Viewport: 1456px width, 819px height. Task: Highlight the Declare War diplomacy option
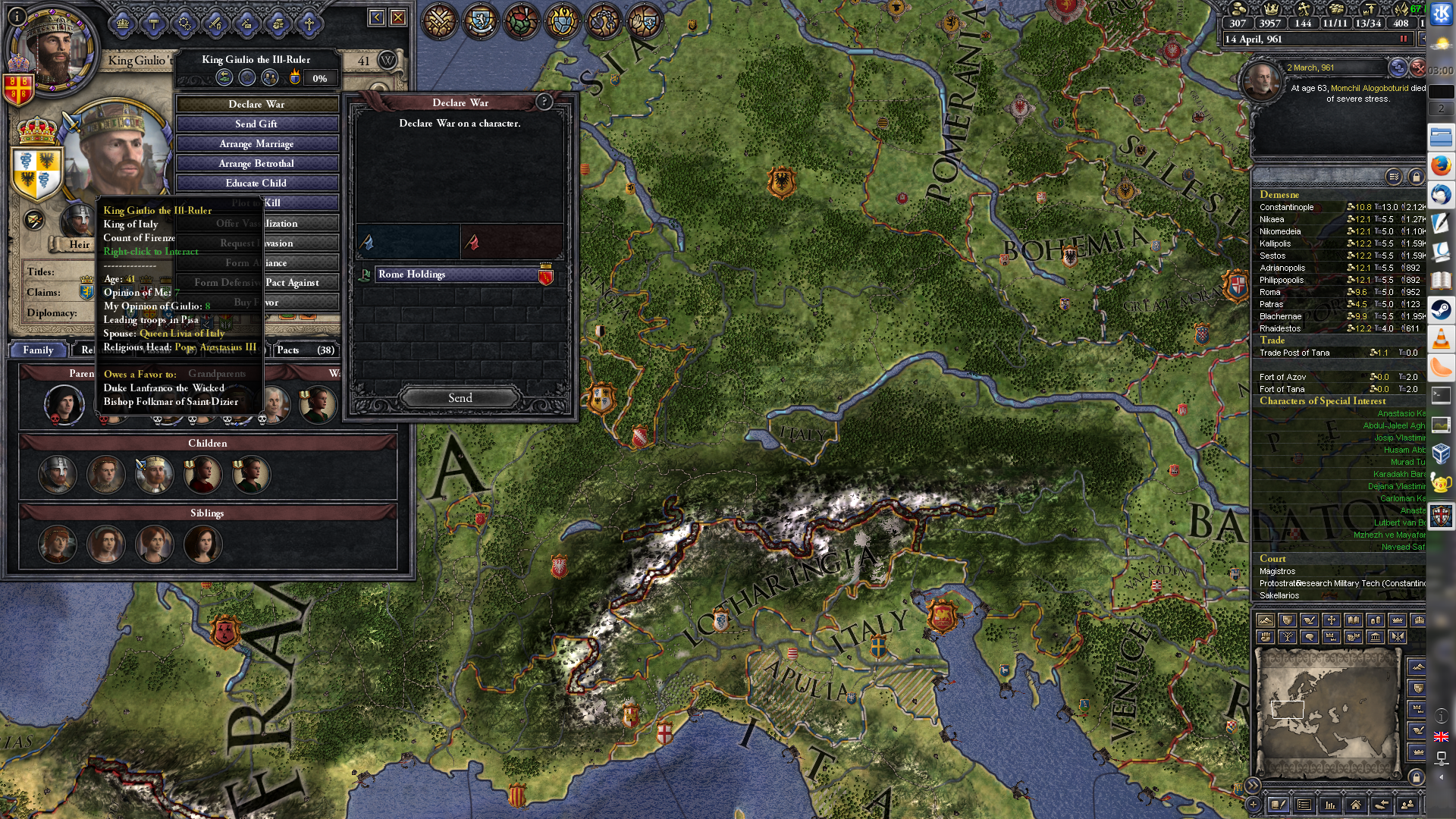256,104
